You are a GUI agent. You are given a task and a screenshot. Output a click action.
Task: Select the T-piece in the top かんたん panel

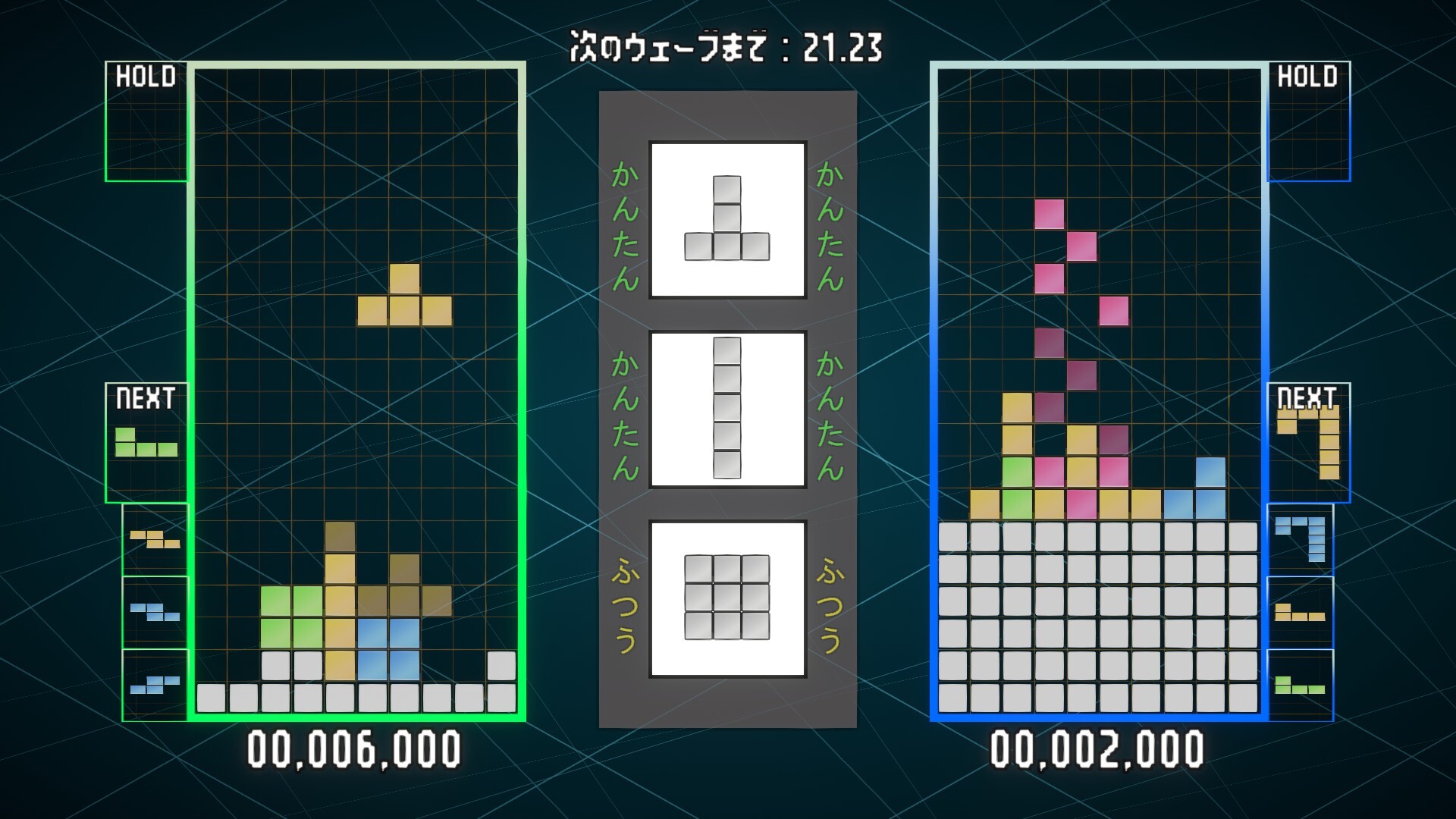tap(726, 220)
